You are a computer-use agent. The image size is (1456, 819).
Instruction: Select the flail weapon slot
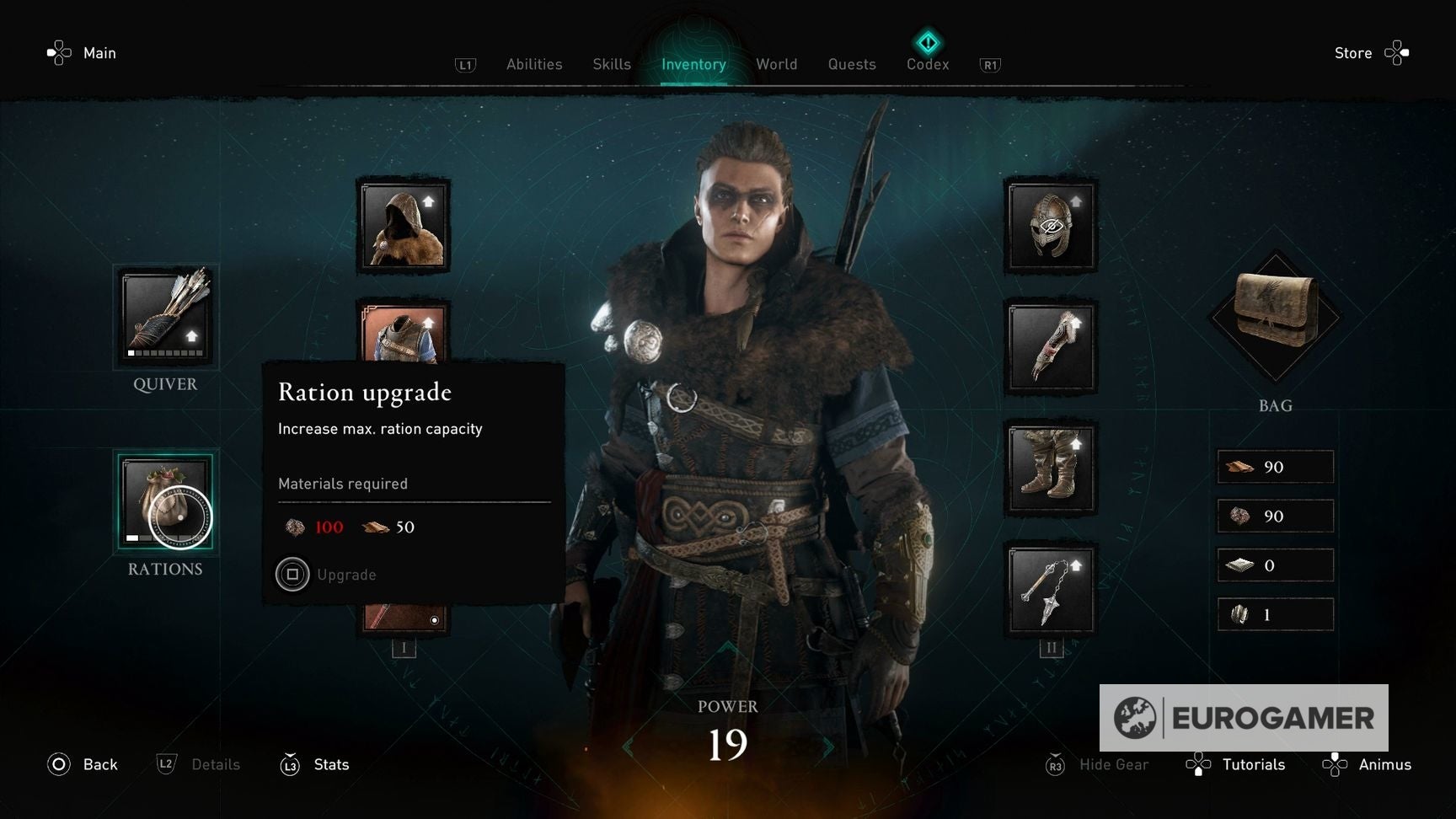click(1051, 590)
